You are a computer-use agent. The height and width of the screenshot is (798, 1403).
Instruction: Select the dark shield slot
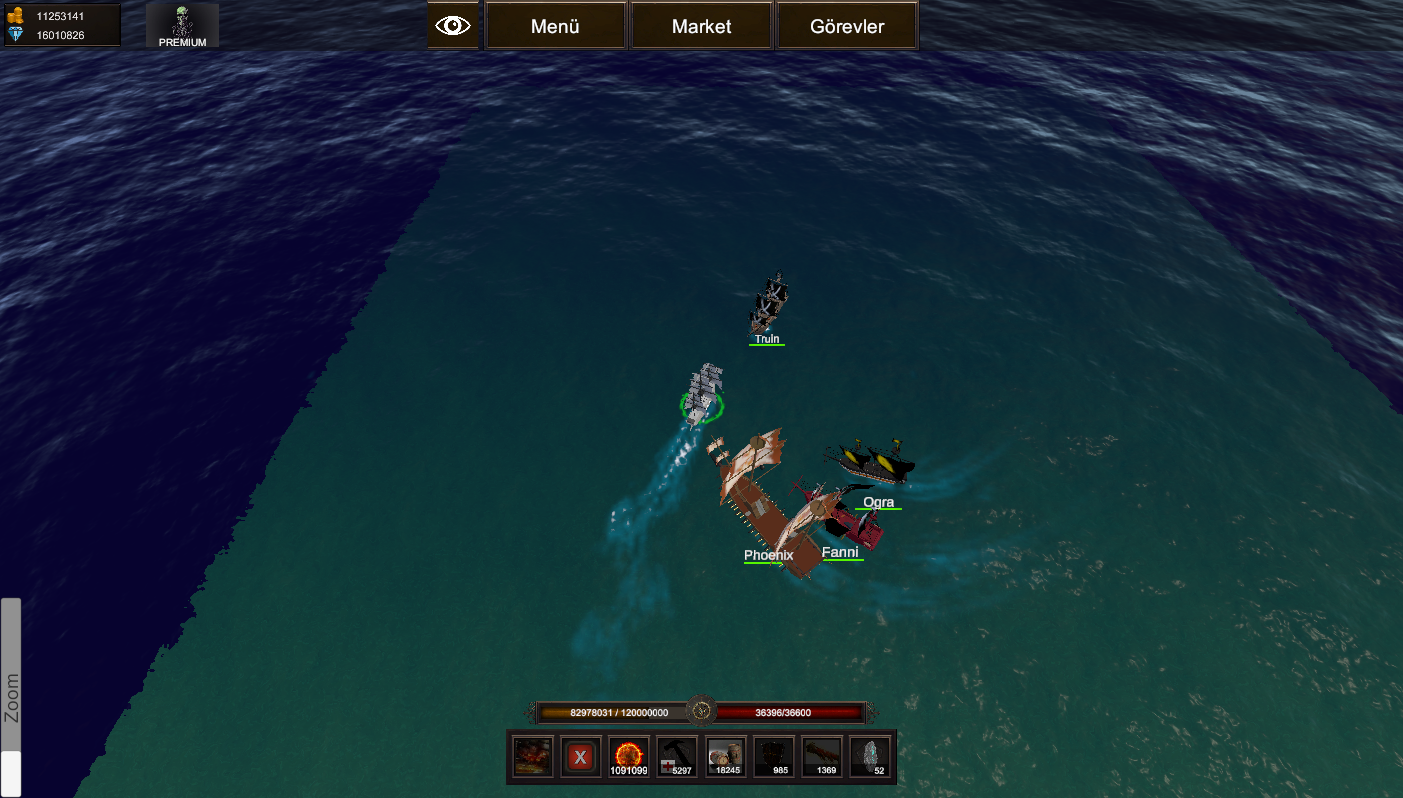774,757
